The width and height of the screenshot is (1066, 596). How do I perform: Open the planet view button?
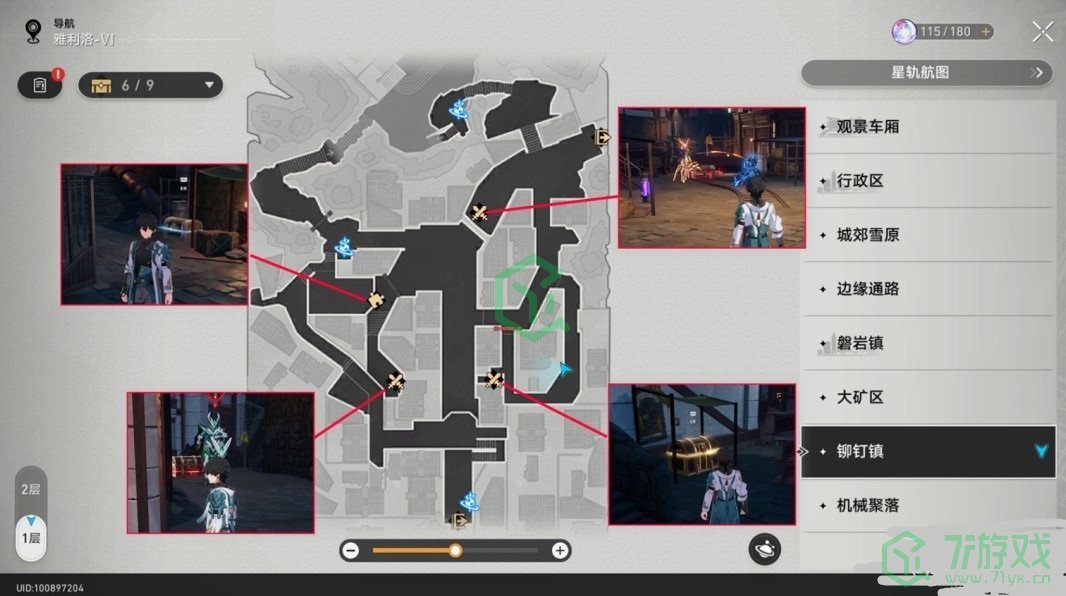765,548
